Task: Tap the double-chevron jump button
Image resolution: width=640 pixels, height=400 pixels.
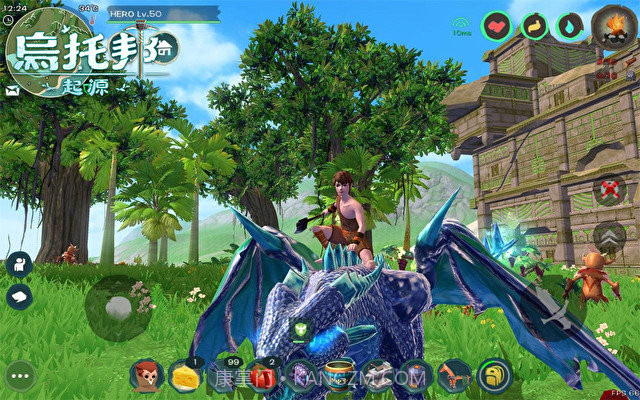Action: (x=608, y=237)
